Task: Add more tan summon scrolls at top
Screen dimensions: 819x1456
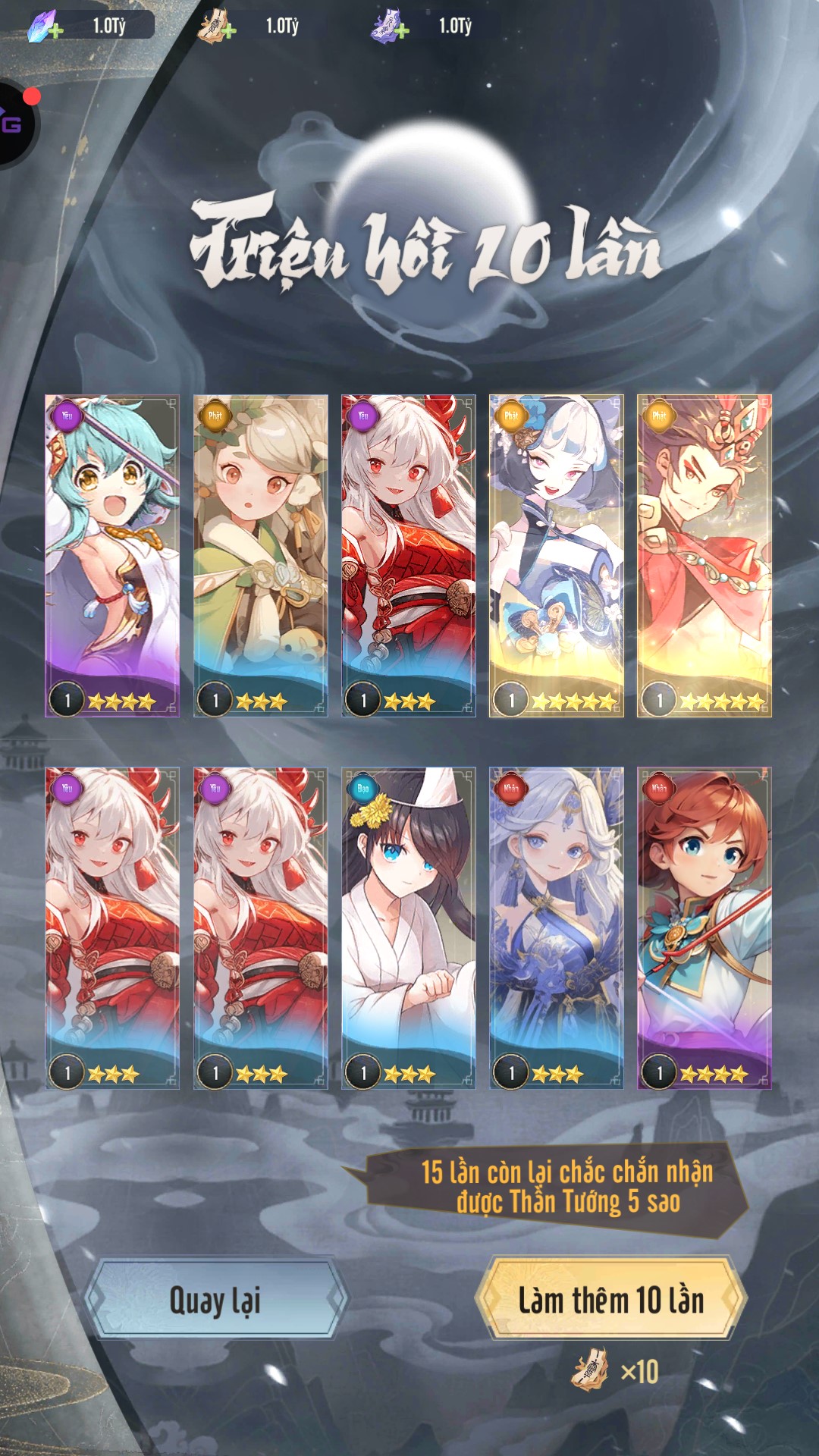Action: (x=228, y=30)
